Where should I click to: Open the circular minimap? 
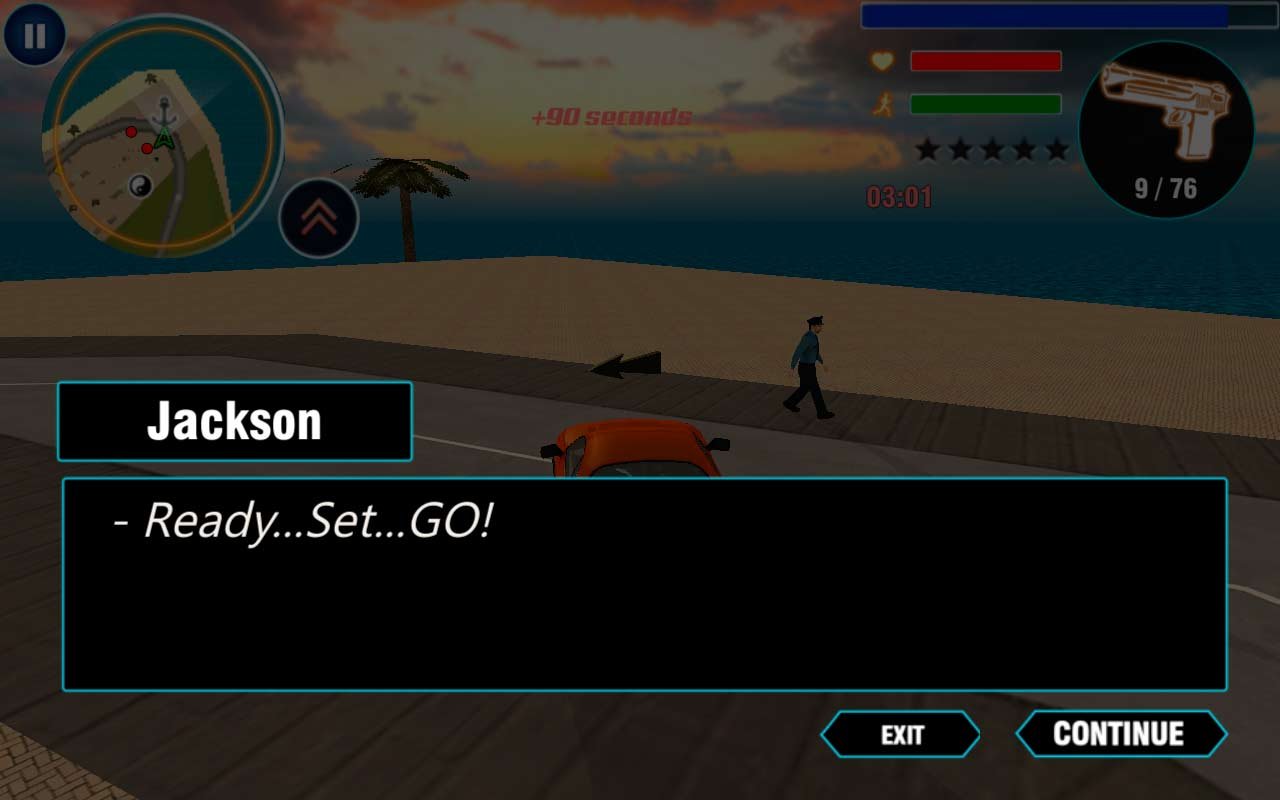point(163,137)
